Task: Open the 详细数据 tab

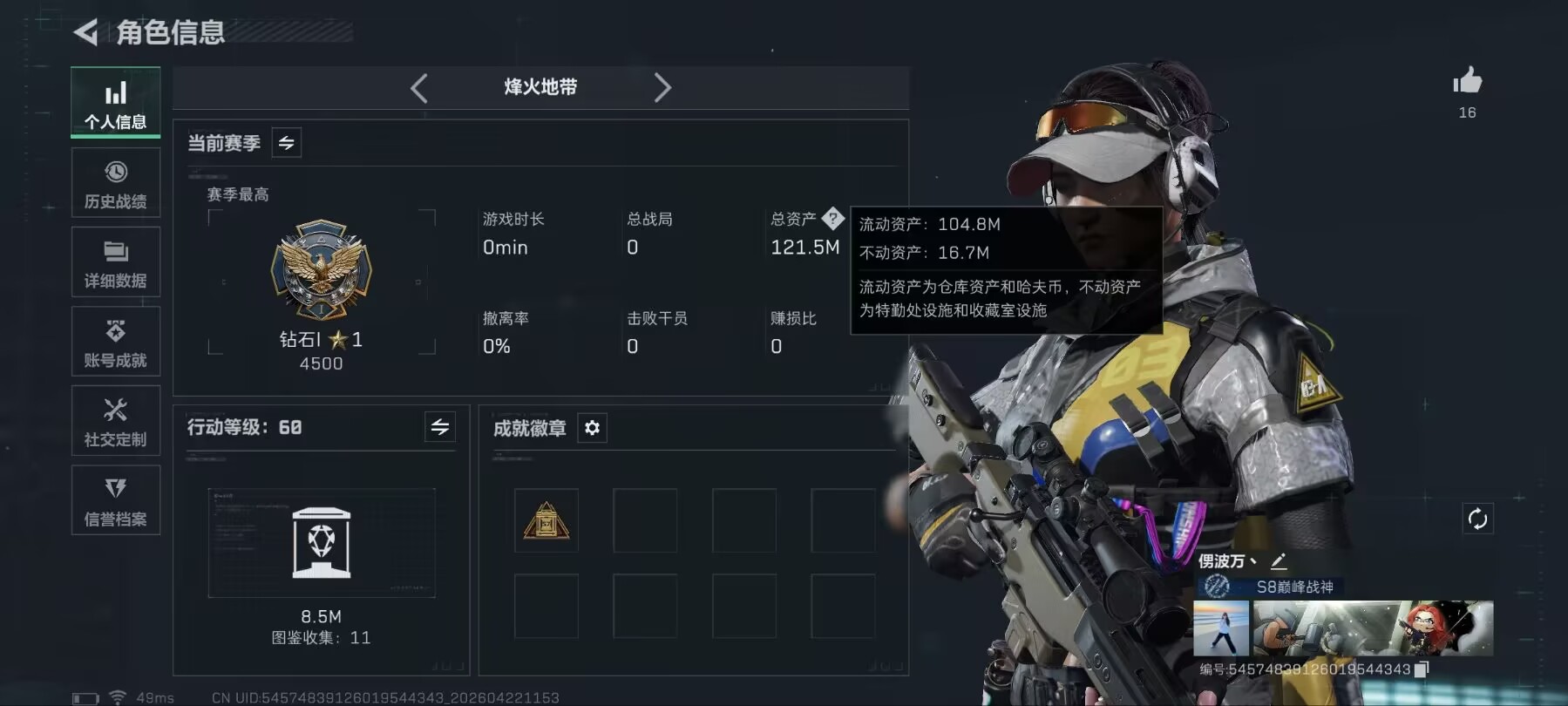Action: tap(116, 261)
